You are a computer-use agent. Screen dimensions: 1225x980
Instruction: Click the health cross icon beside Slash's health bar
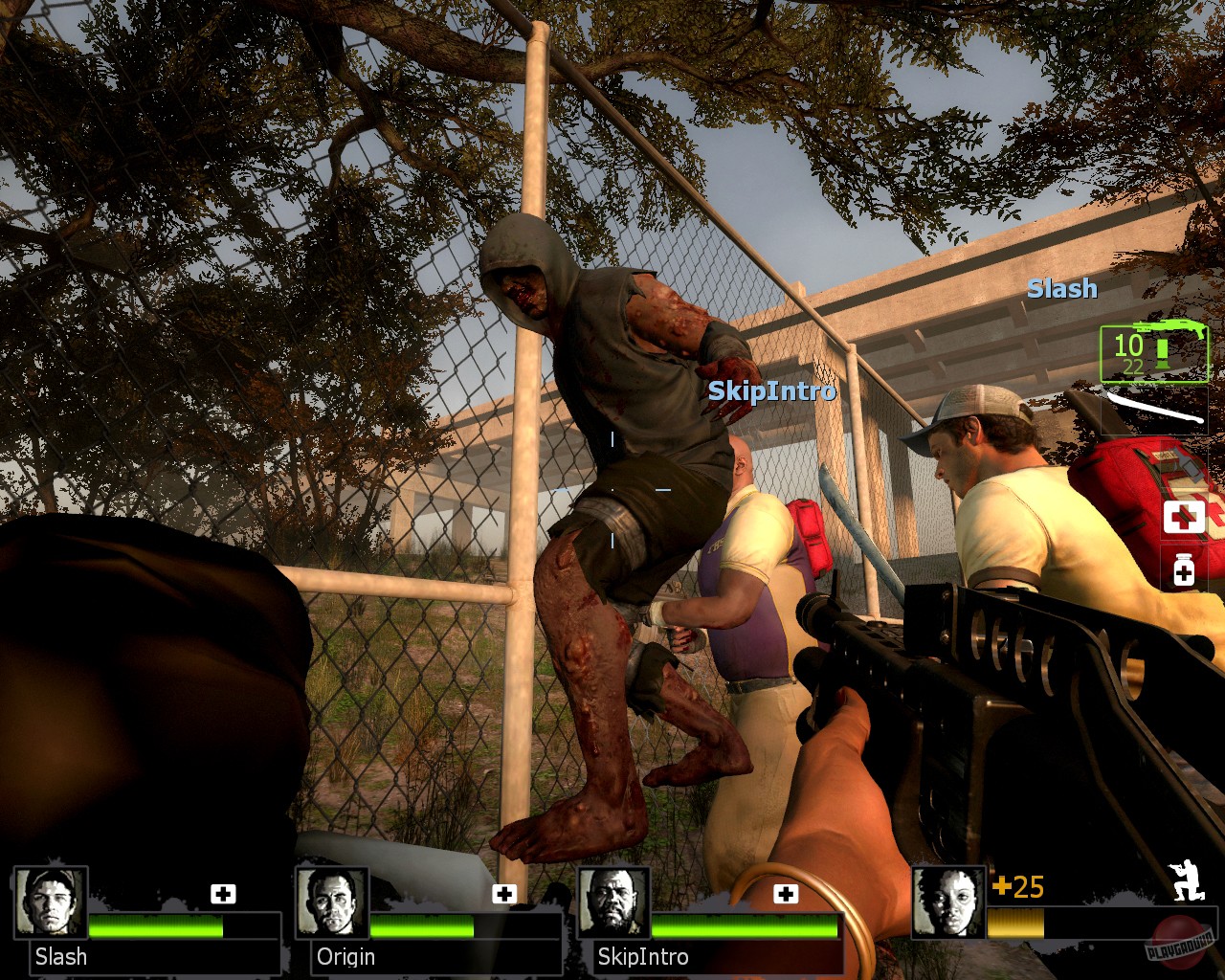223,894
